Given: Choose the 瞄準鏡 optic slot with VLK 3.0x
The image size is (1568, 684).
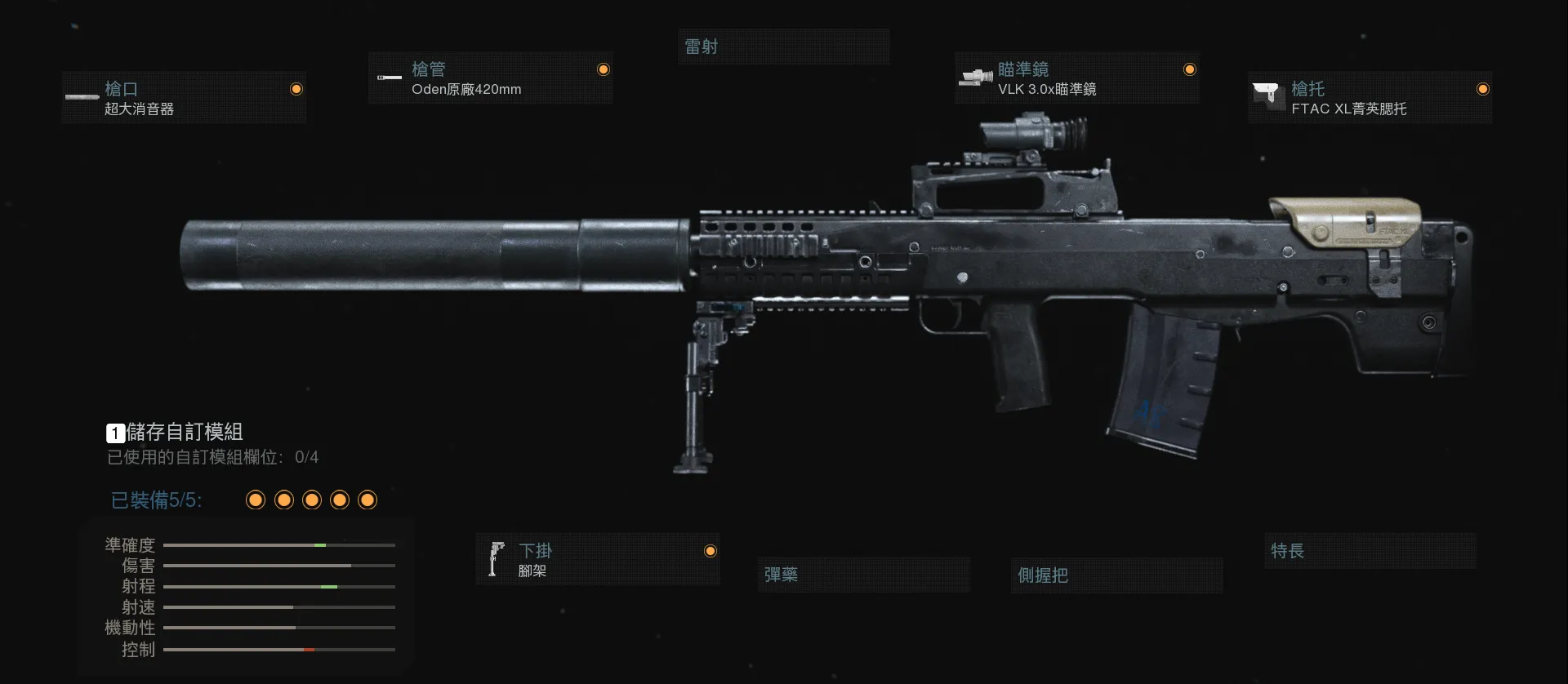Looking at the screenshot, I should tap(1076, 78).
